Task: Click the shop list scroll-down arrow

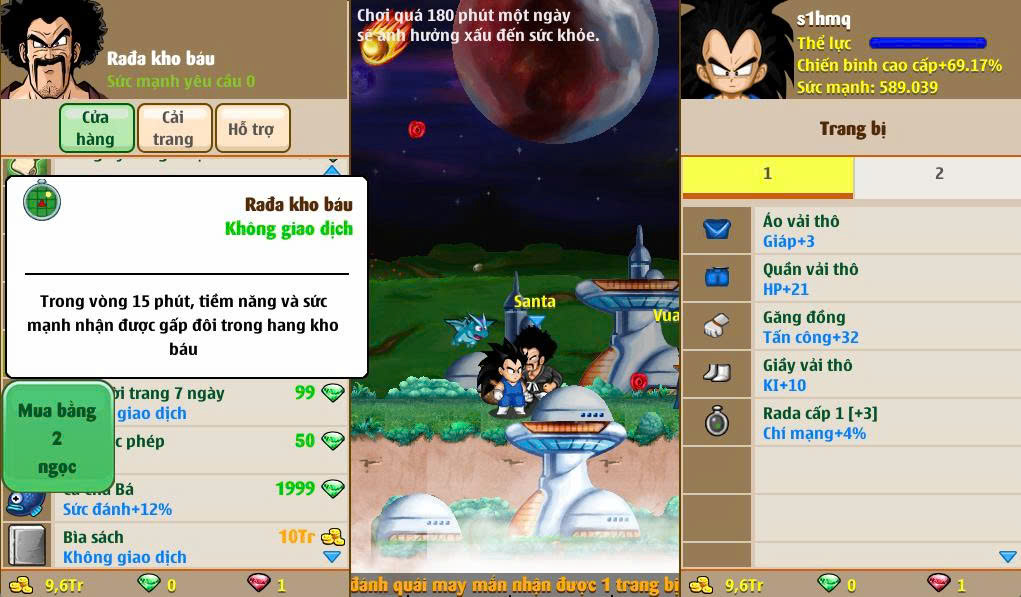Action: pyautogui.click(x=333, y=557)
